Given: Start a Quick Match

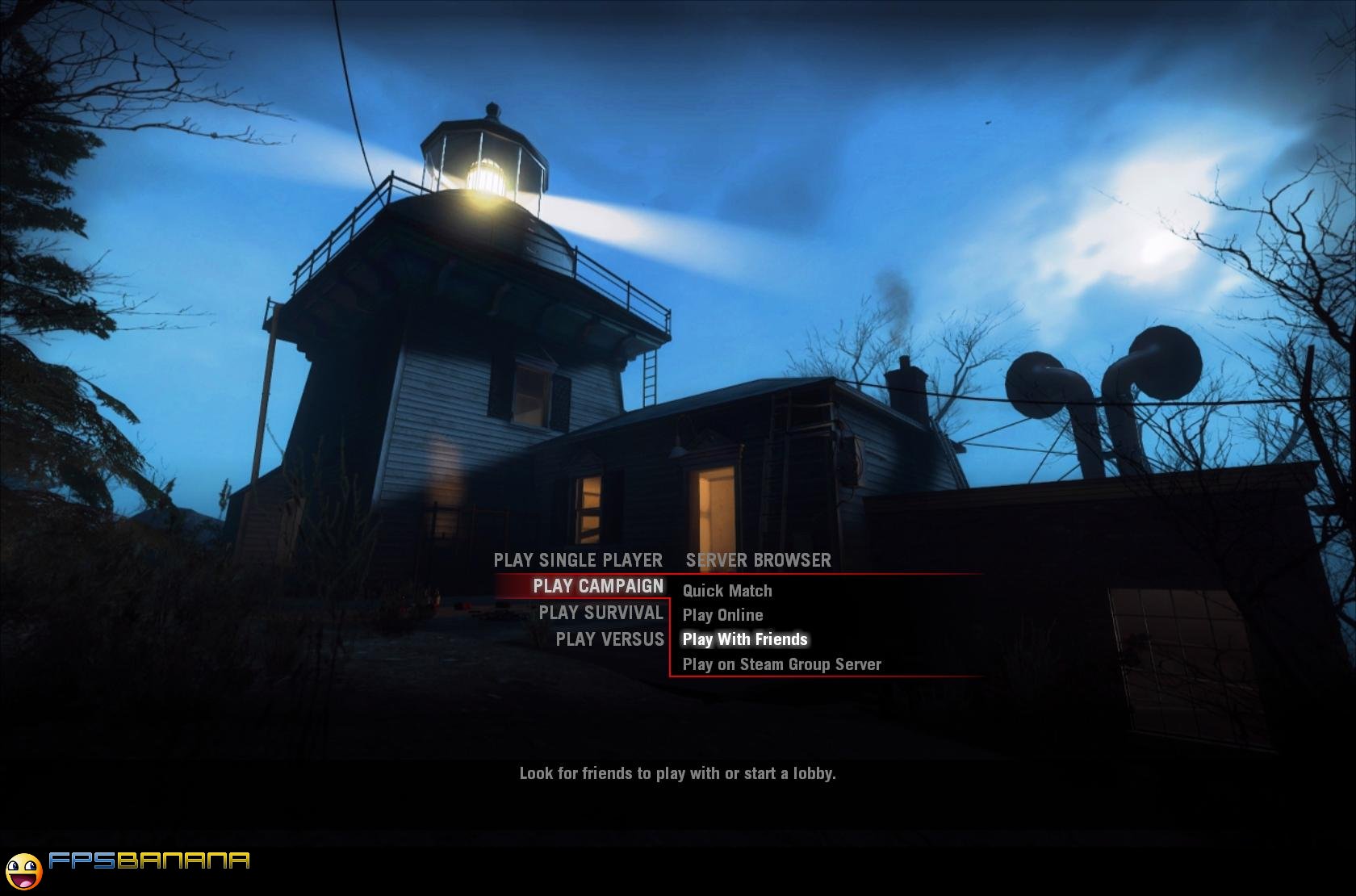Looking at the screenshot, I should [726, 590].
